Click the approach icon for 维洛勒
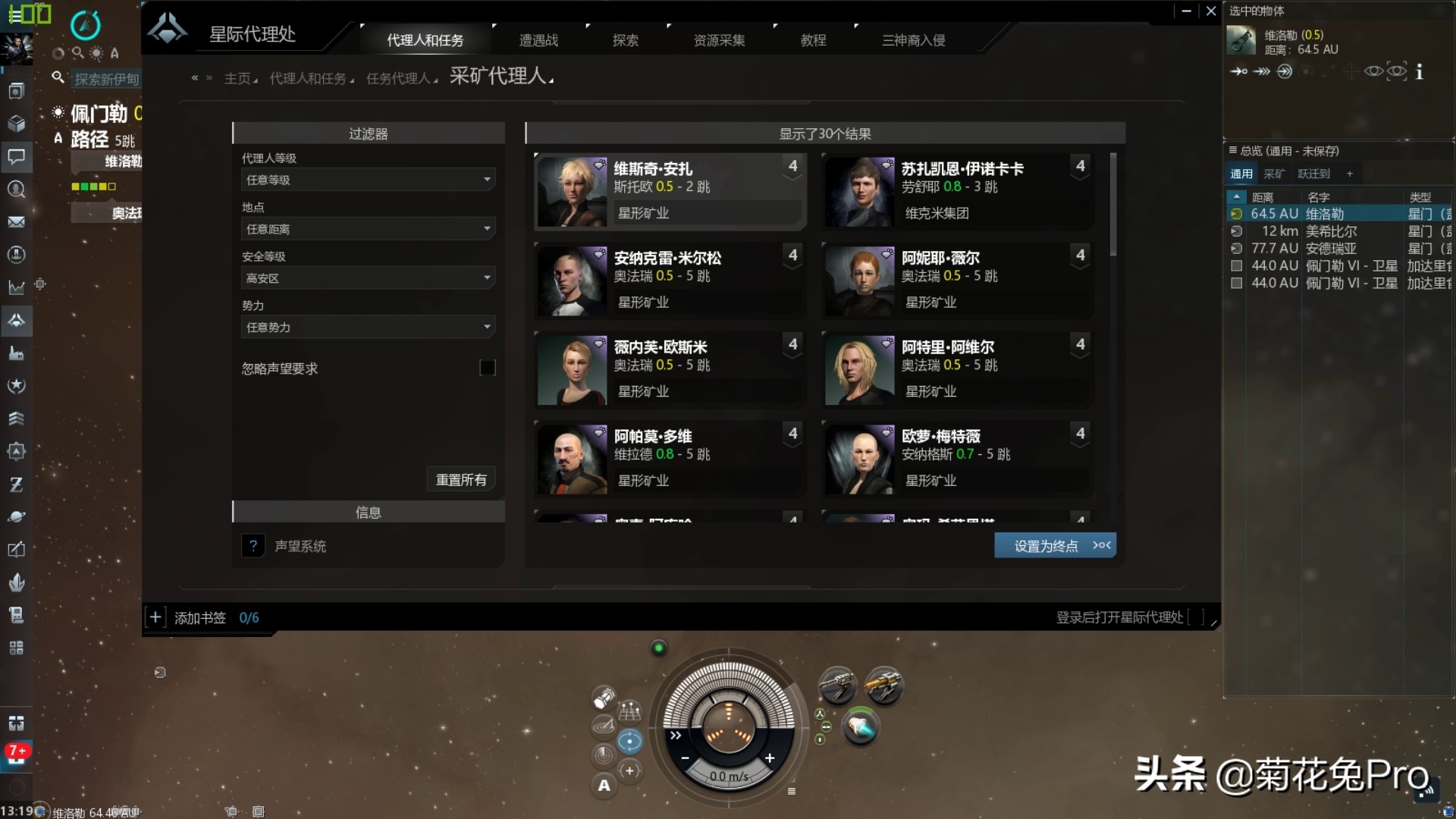 (x=1239, y=71)
